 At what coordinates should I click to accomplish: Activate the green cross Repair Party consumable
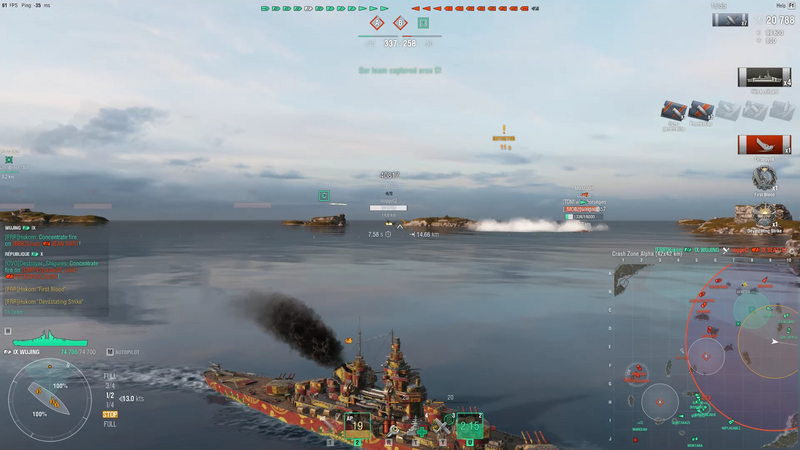coord(417,429)
